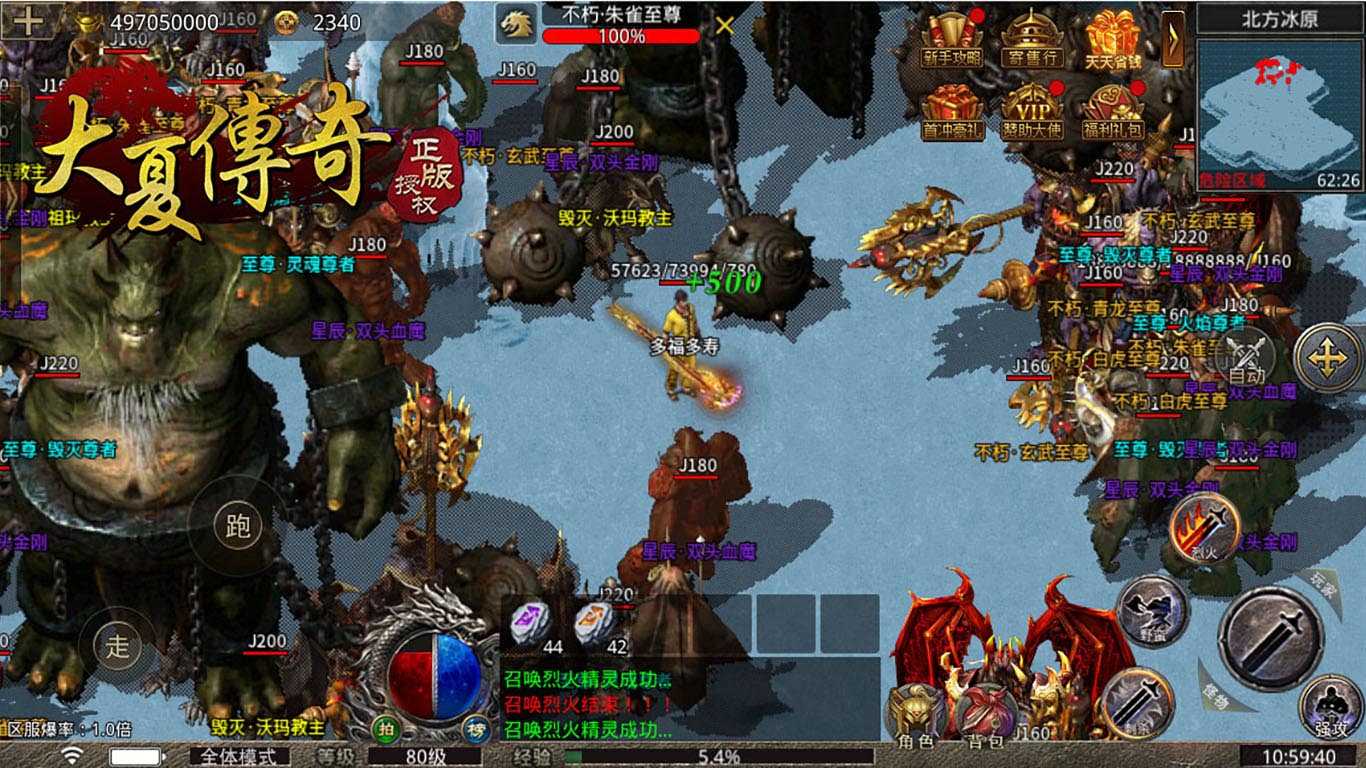
Task: Open the 榜 ranking button
Action: (x=473, y=729)
